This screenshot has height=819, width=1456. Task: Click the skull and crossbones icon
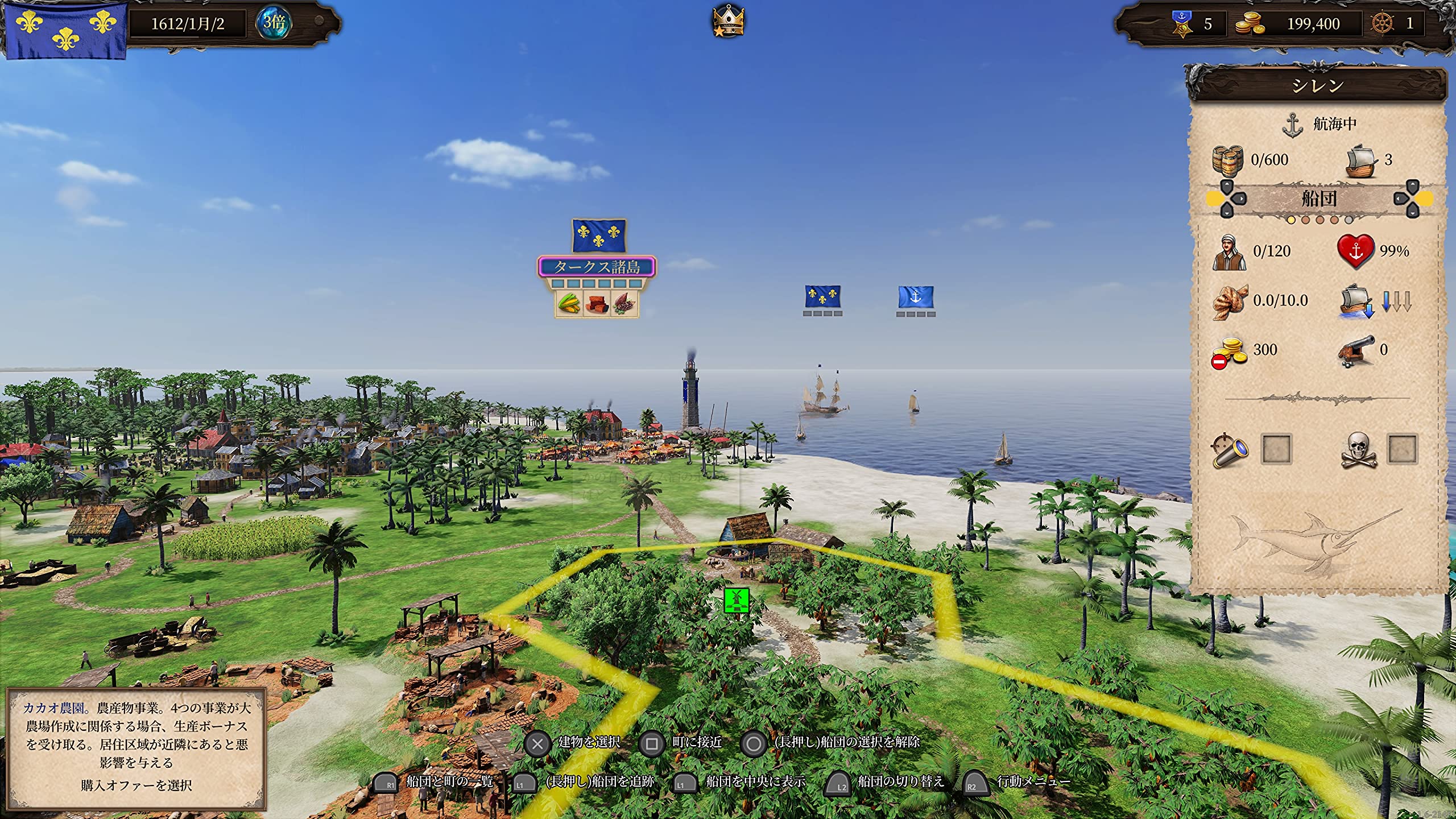pos(1358,450)
